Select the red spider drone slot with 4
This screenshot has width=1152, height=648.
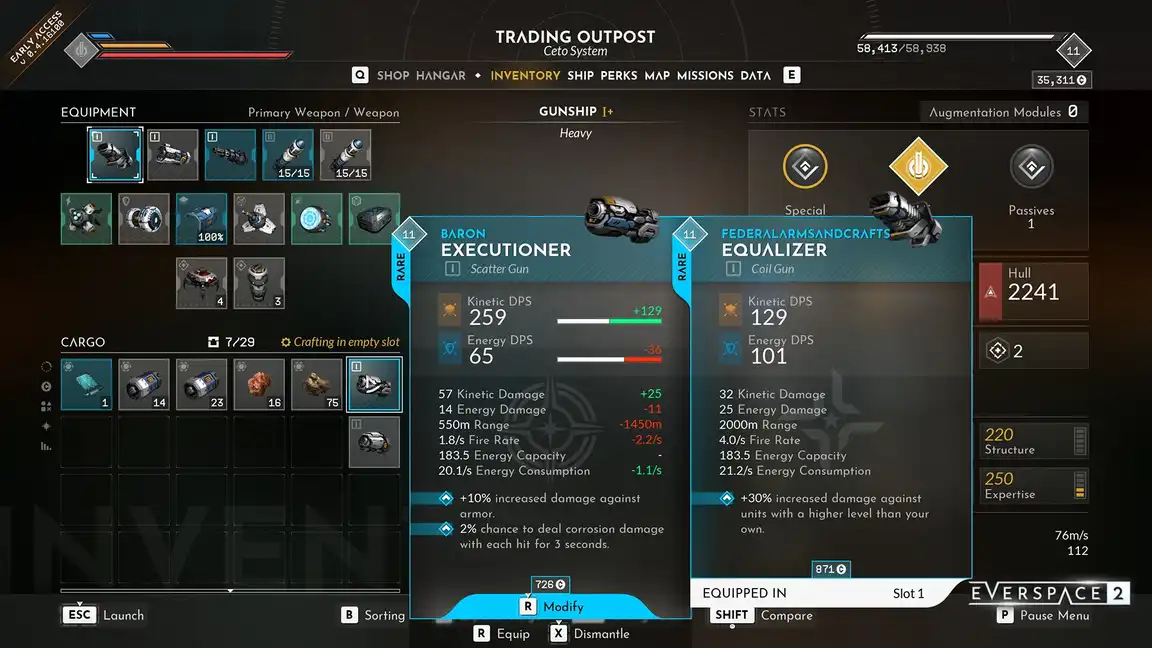point(201,283)
